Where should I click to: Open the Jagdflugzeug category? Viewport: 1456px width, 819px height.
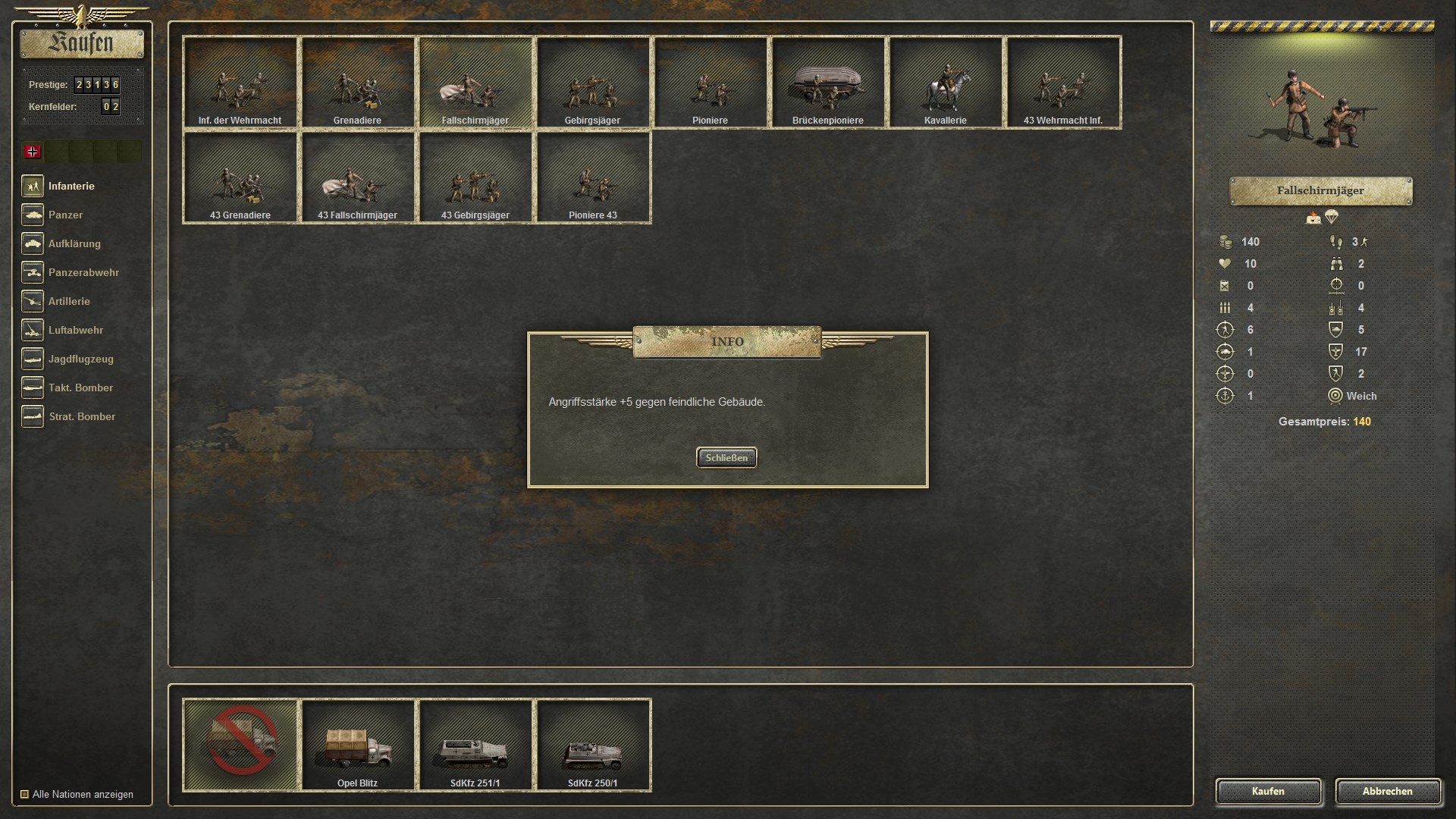(x=80, y=359)
